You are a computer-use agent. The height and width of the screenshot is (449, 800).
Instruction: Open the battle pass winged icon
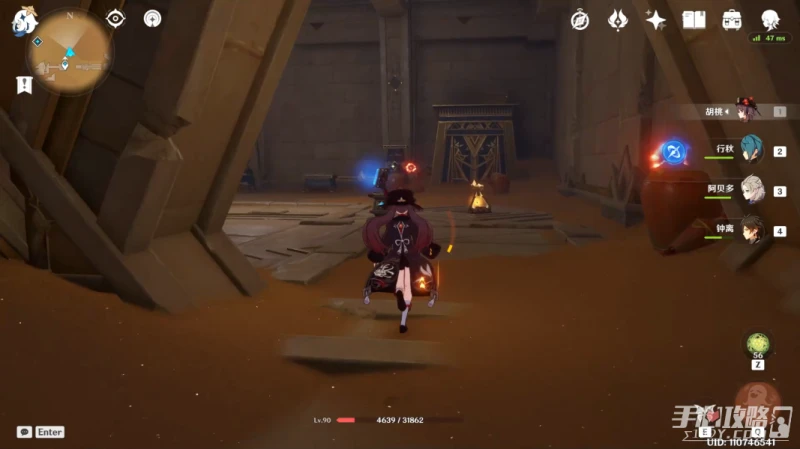click(618, 19)
